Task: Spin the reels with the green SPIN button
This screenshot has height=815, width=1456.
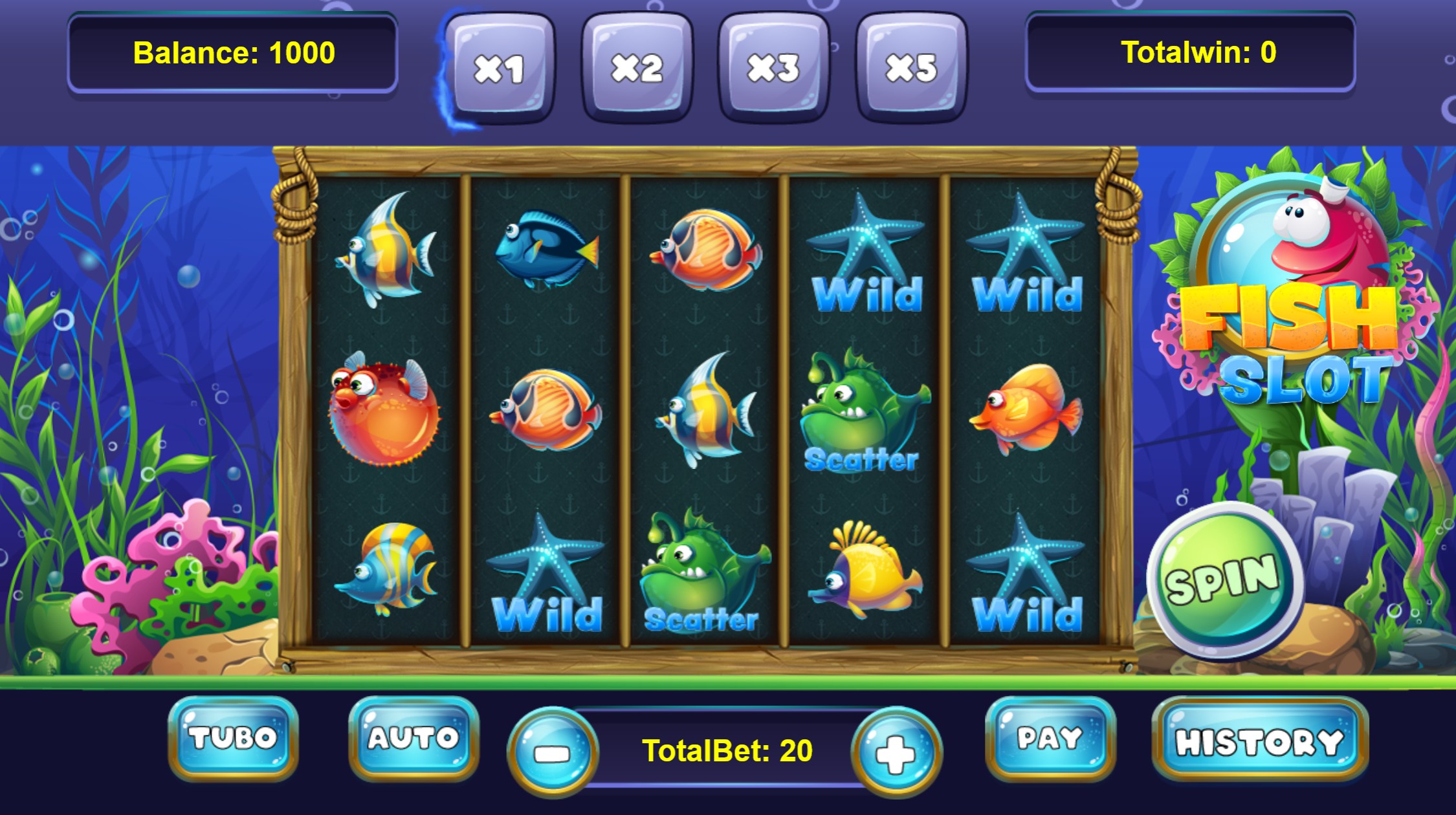Action: (1223, 579)
